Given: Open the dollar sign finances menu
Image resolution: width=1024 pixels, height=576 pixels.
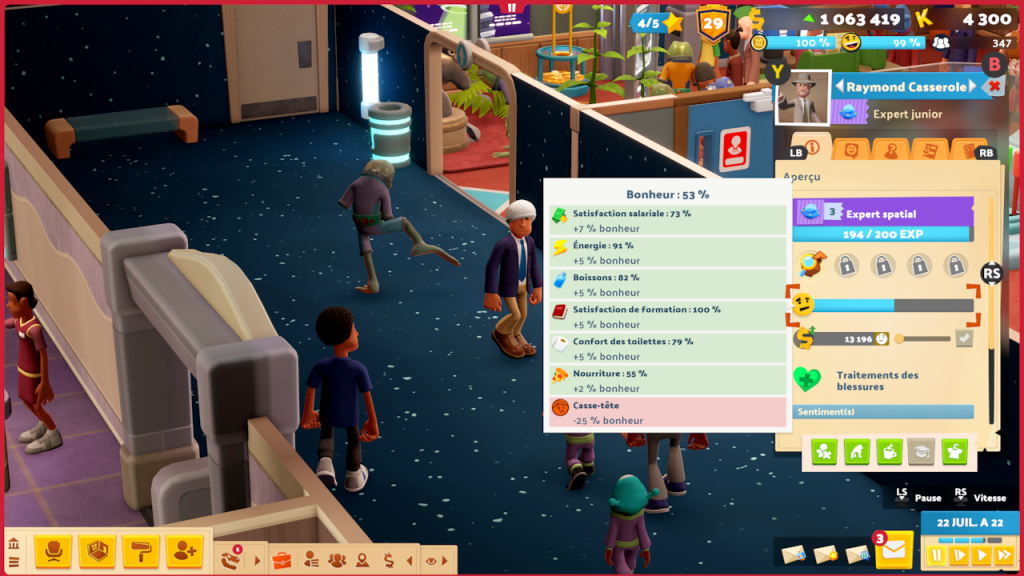Looking at the screenshot, I should (387, 561).
